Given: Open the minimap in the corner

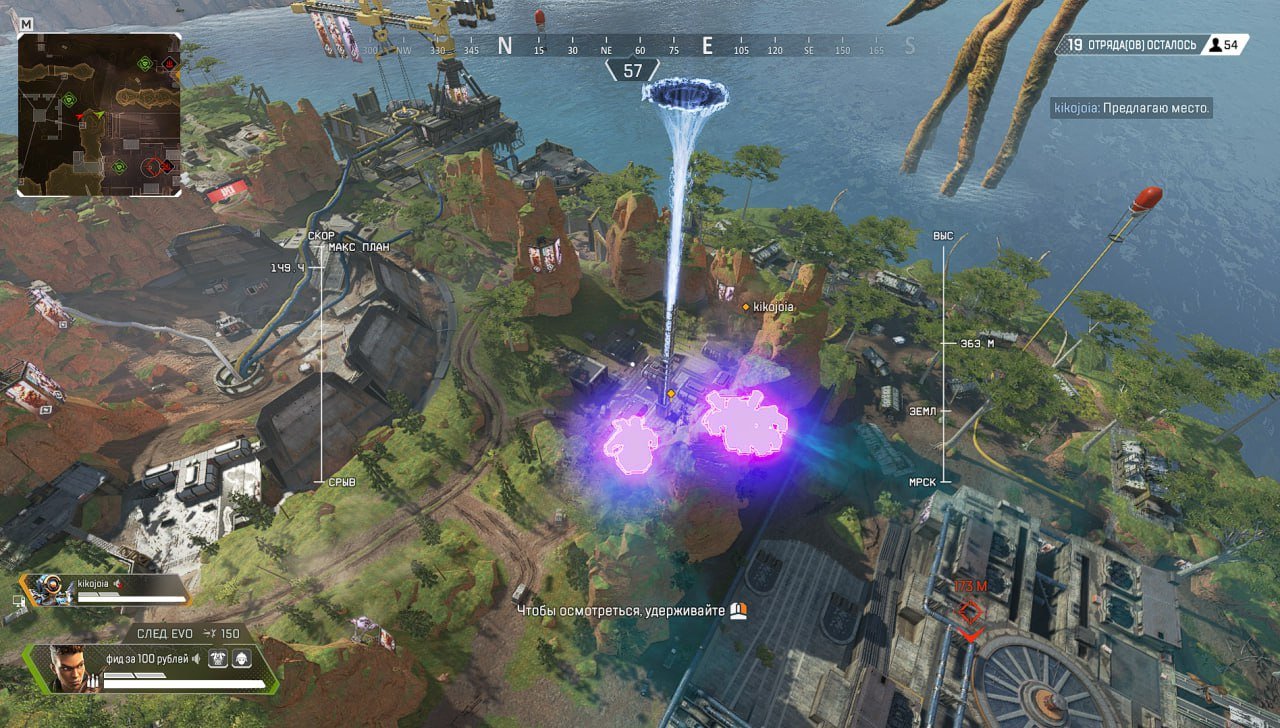Looking at the screenshot, I should point(99,115).
